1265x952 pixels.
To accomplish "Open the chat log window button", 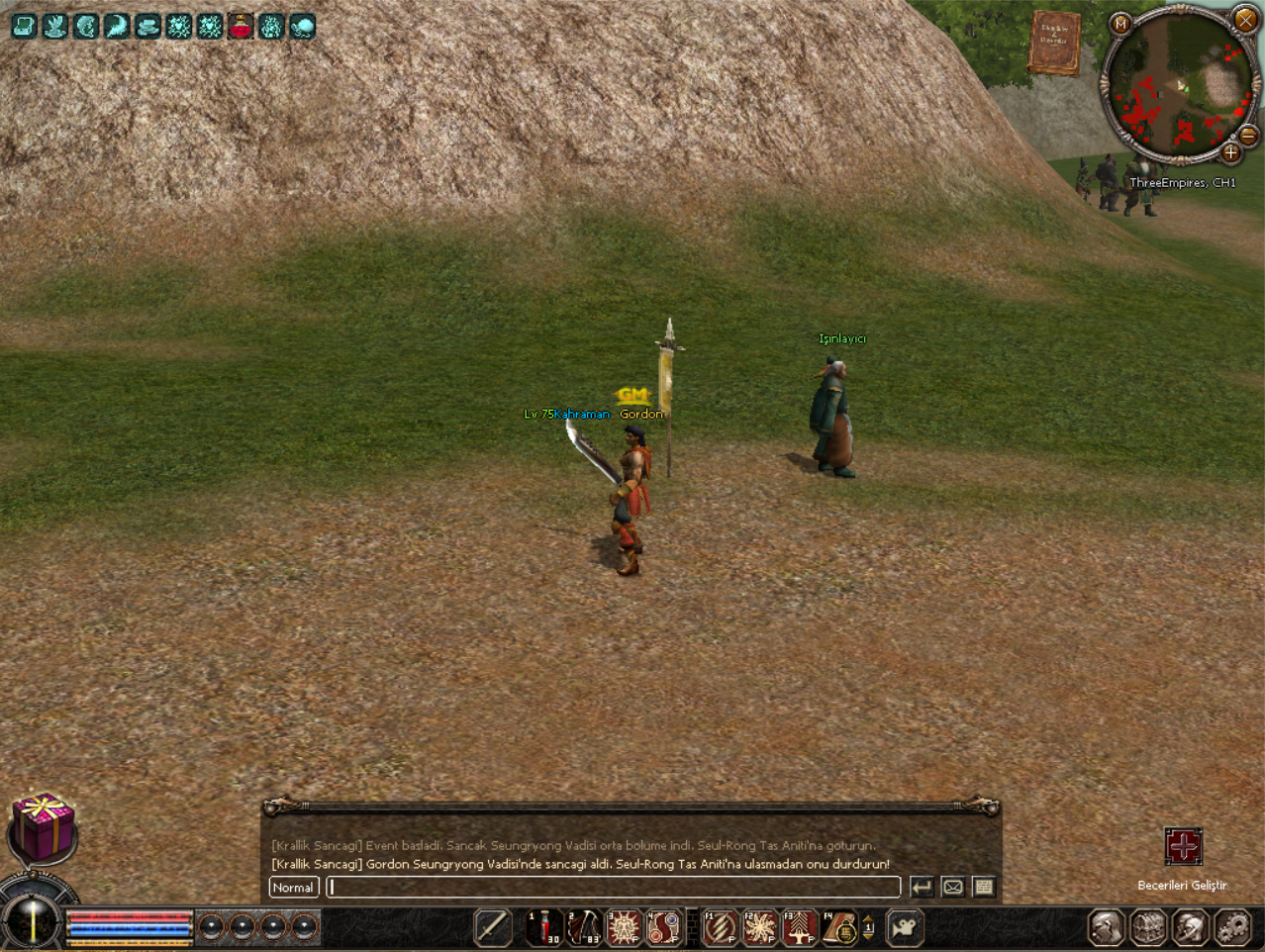I will (x=983, y=888).
